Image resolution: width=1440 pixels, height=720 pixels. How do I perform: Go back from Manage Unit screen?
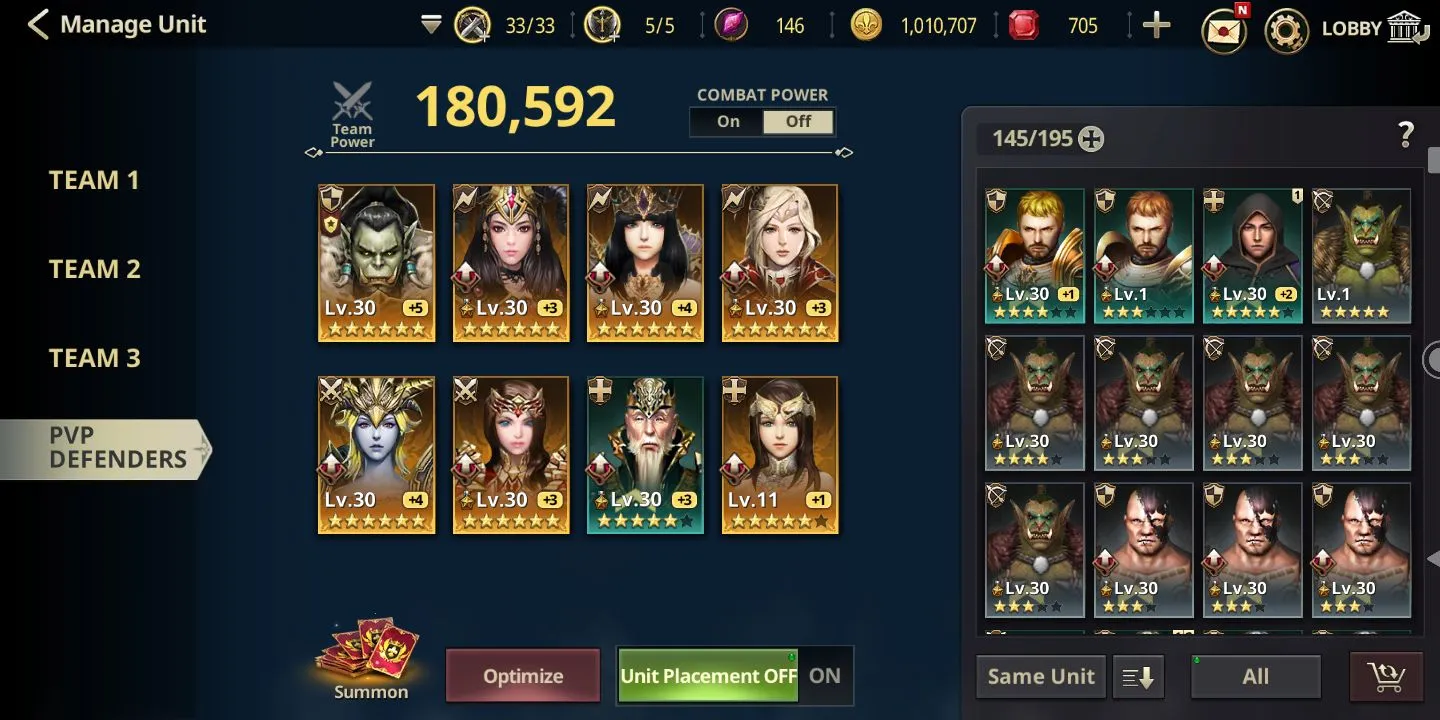(38, 25)
